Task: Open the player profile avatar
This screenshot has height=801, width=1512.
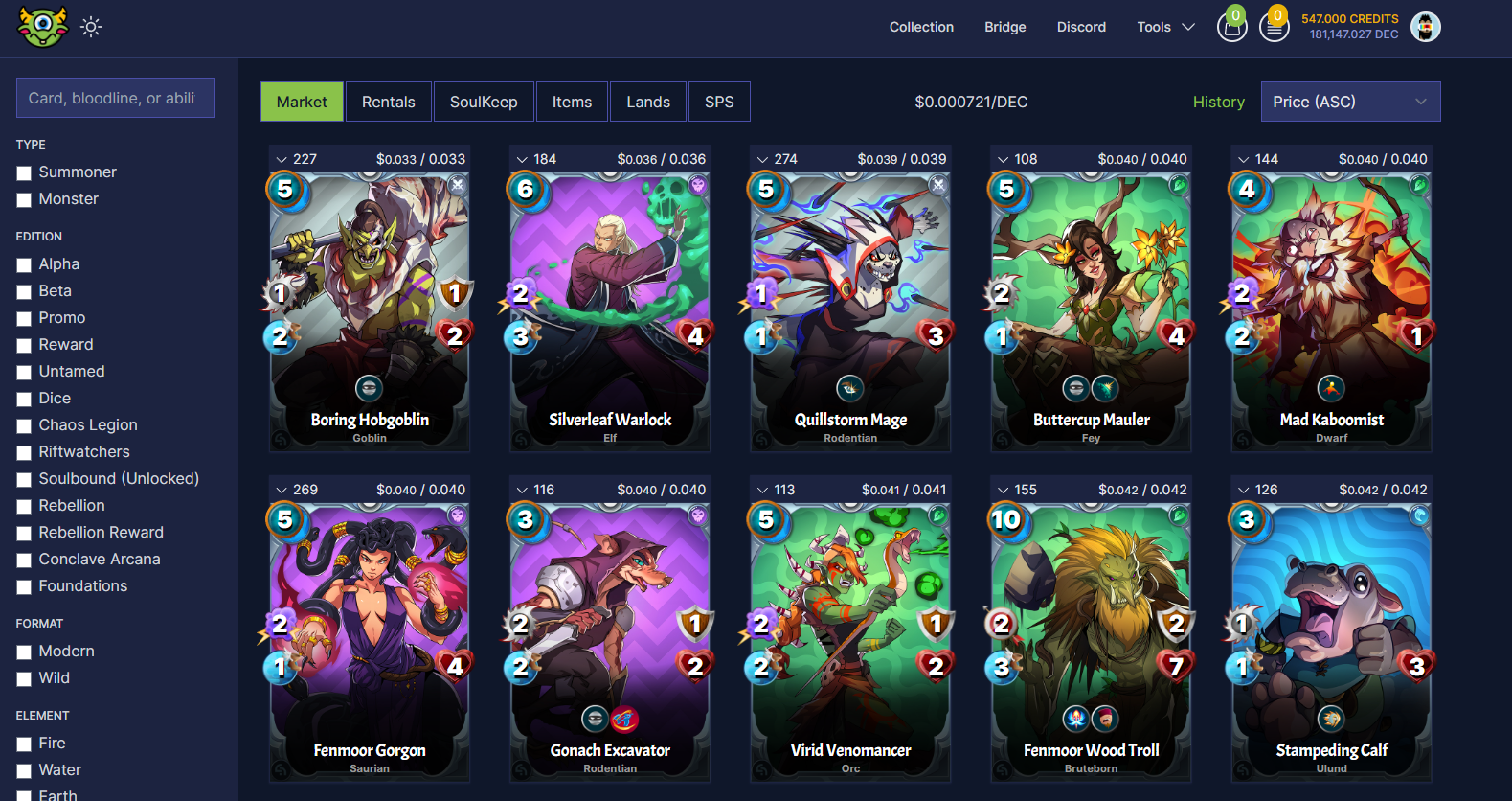Action: pos(1425,27)
